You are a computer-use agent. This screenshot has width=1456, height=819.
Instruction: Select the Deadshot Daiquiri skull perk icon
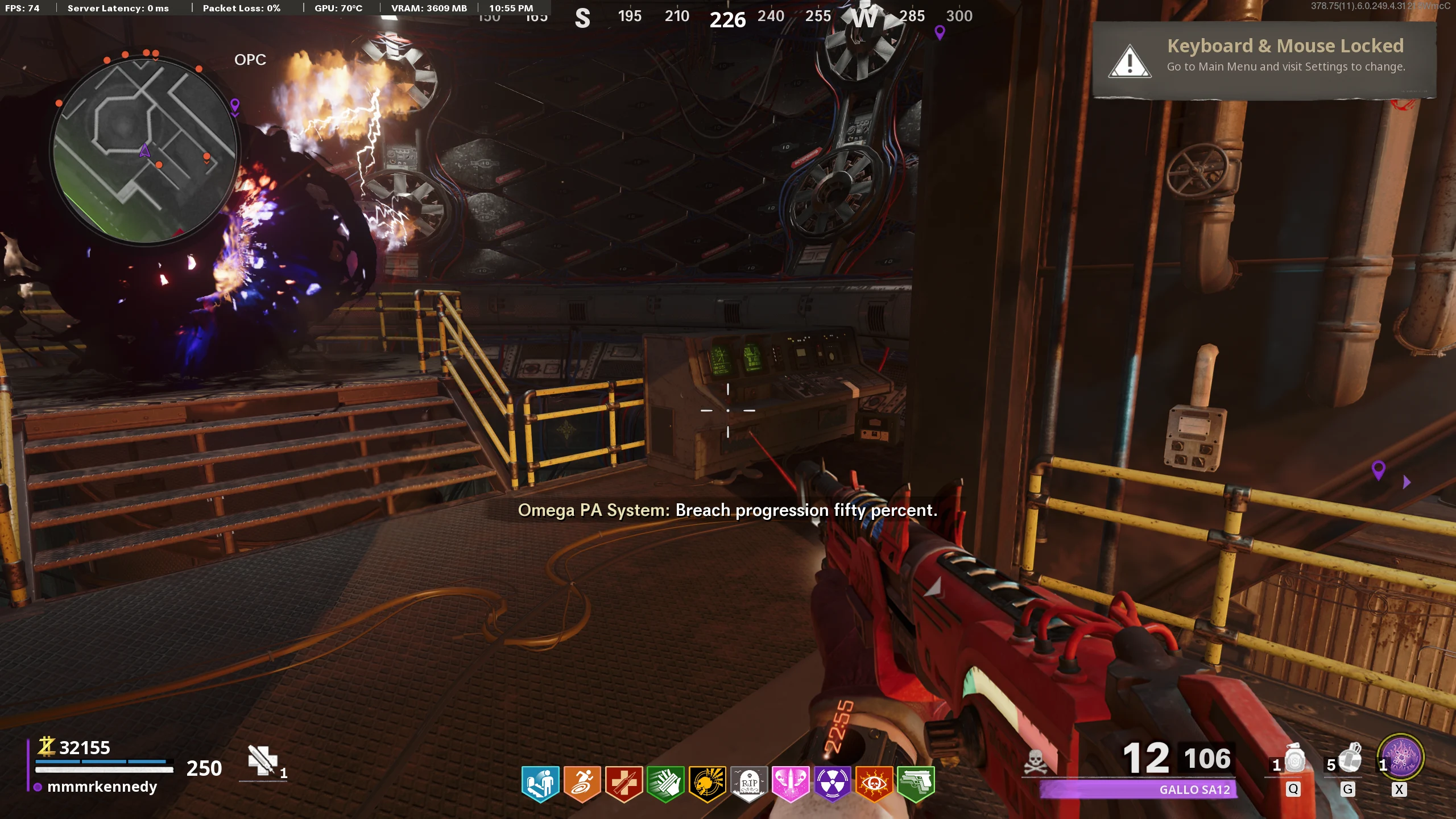coord(707,784)
